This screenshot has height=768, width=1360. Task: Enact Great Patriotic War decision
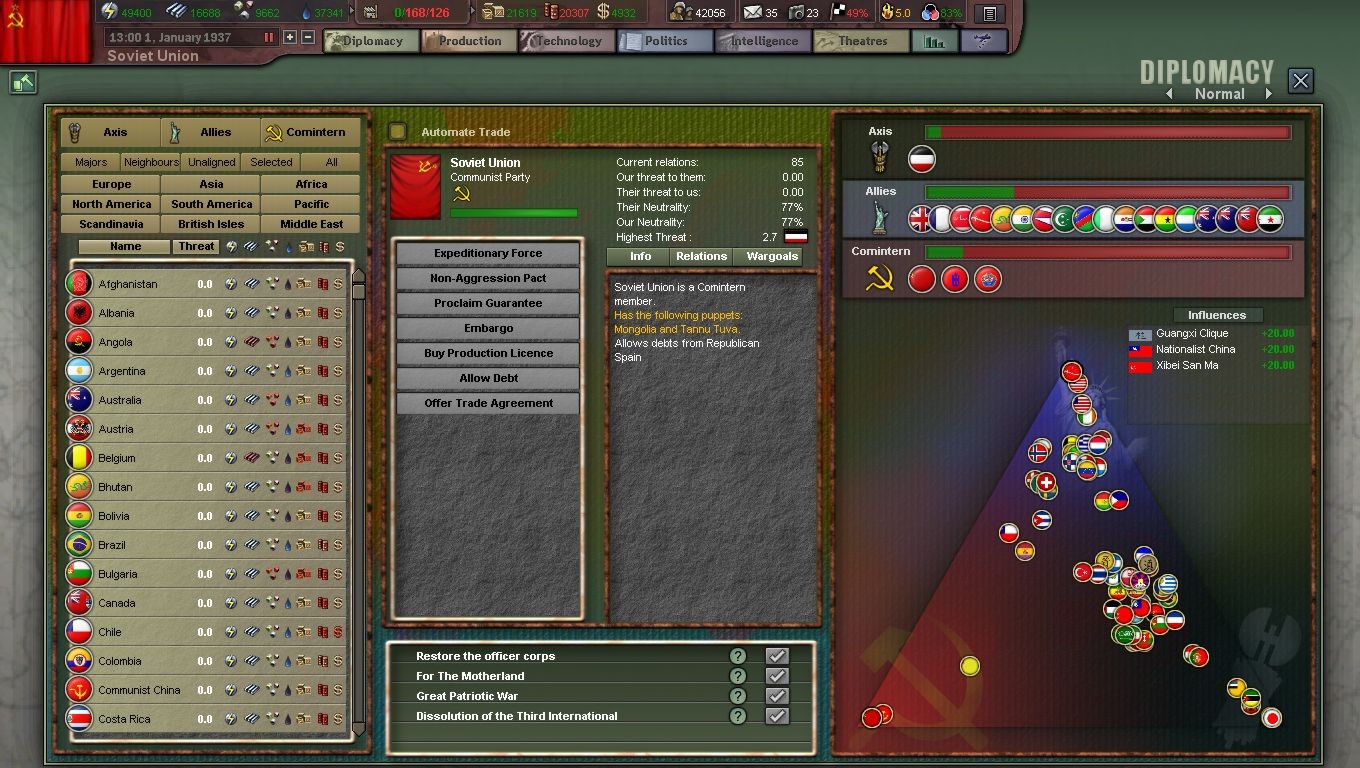pyautogui.click(x=776, y=696)
